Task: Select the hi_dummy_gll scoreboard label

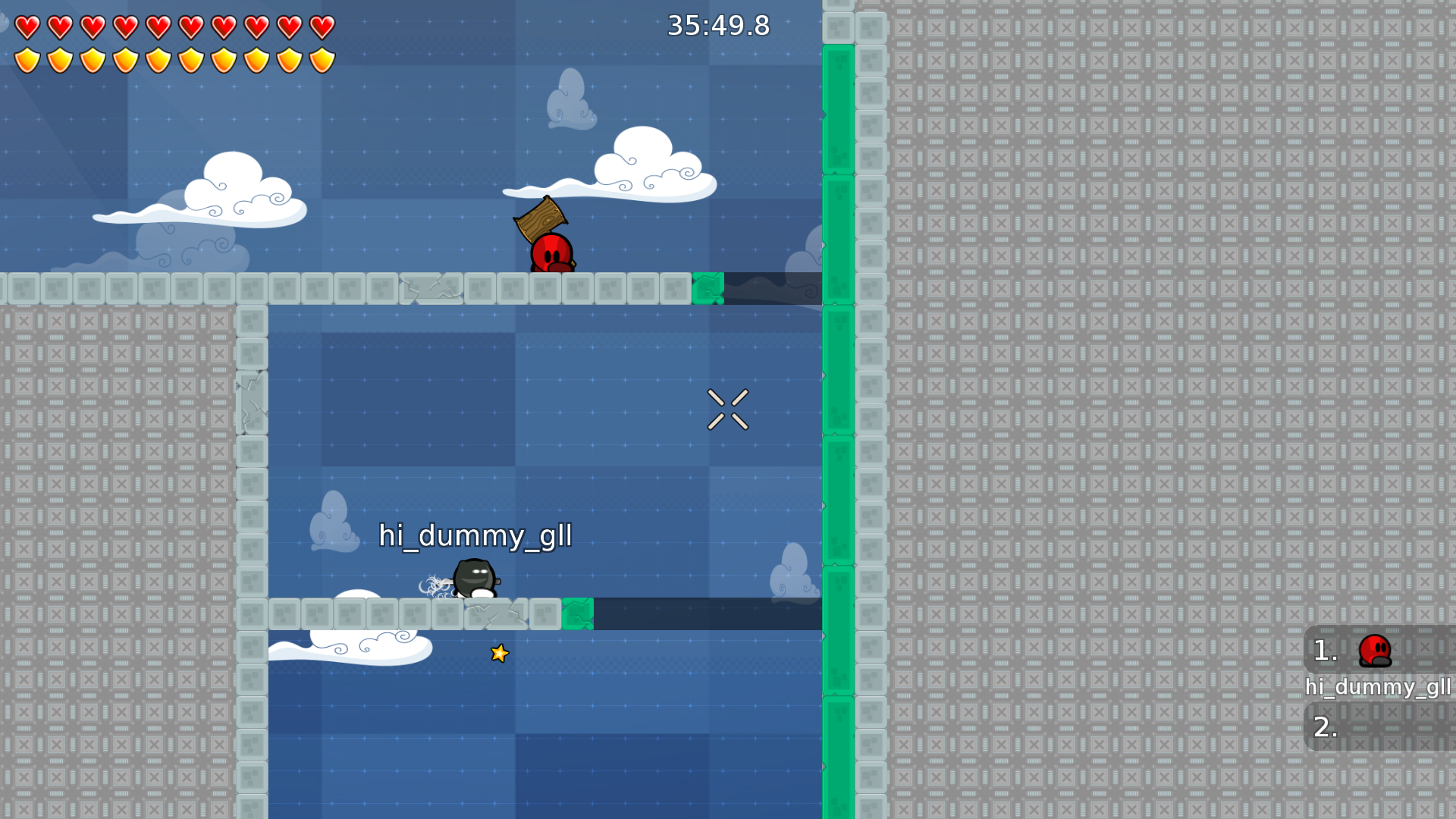Action: (1378, 688)
